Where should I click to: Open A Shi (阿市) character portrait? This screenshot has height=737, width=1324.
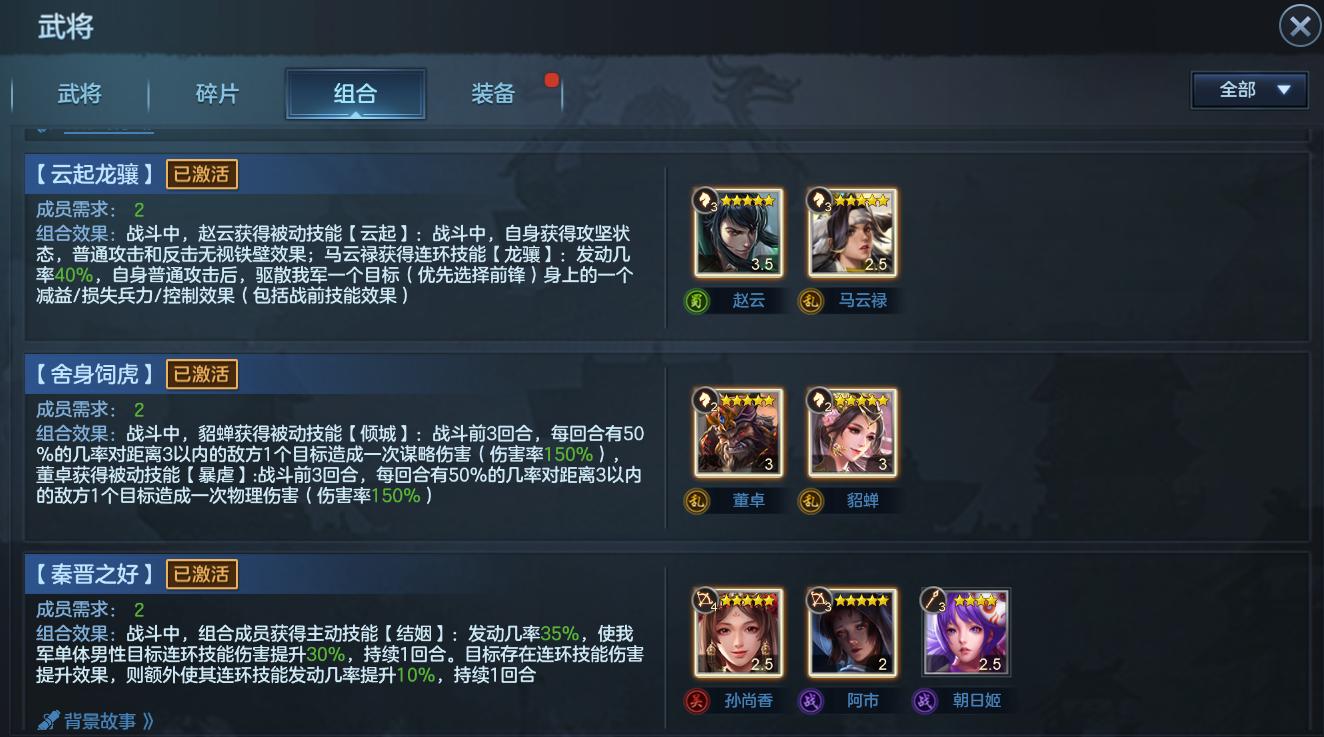[x=851, y=632]
